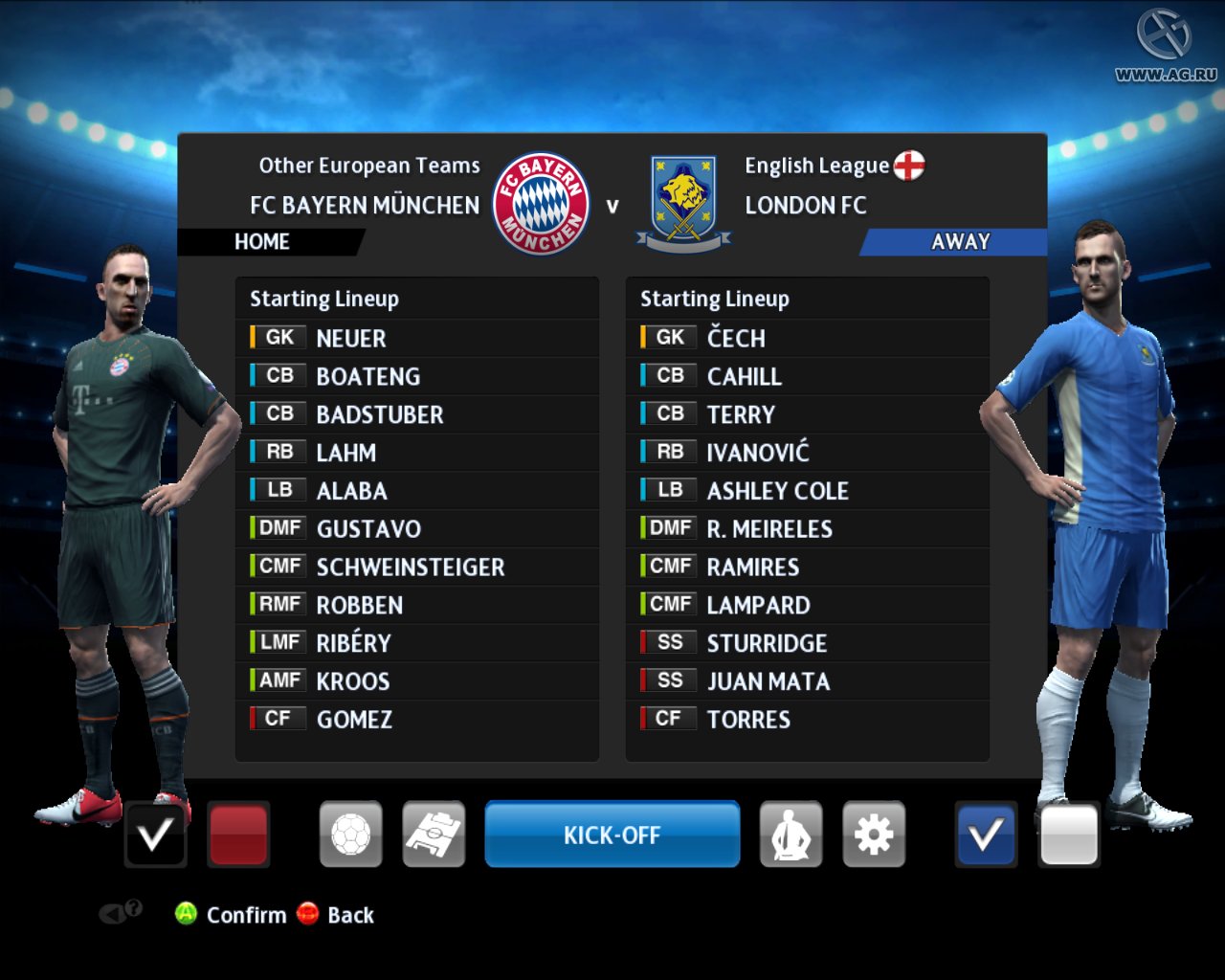Click the London FC team crest
Screen dimensions: 1225x980
coord(682,204)
